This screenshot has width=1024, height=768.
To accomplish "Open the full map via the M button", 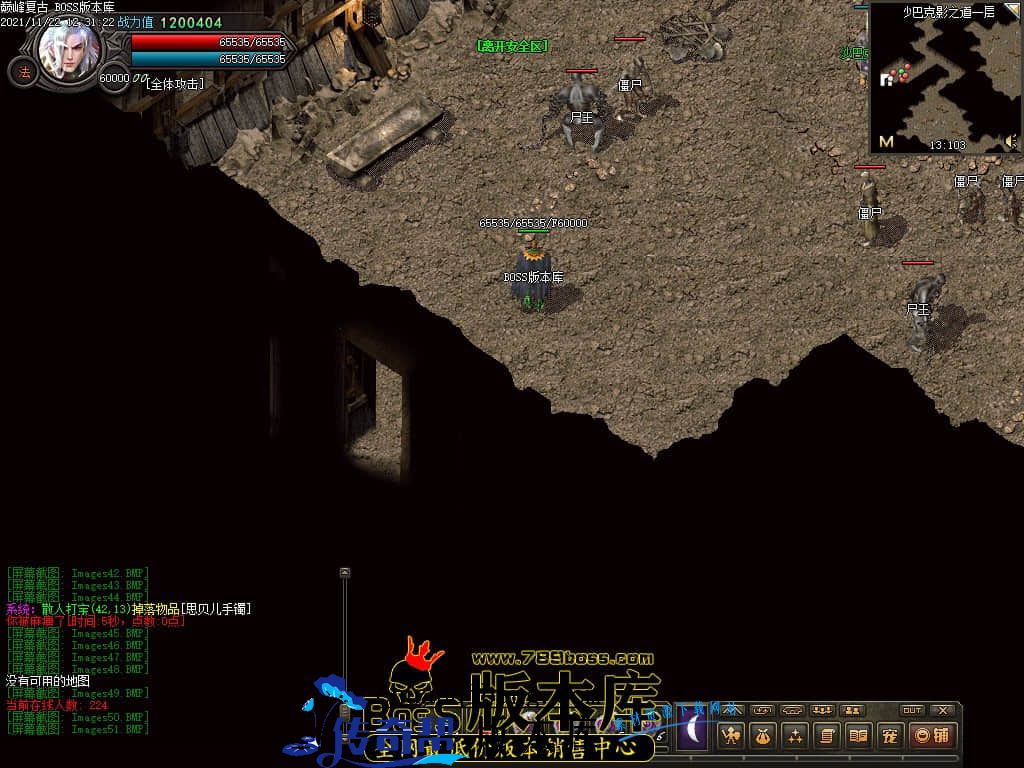I will 886,142.
